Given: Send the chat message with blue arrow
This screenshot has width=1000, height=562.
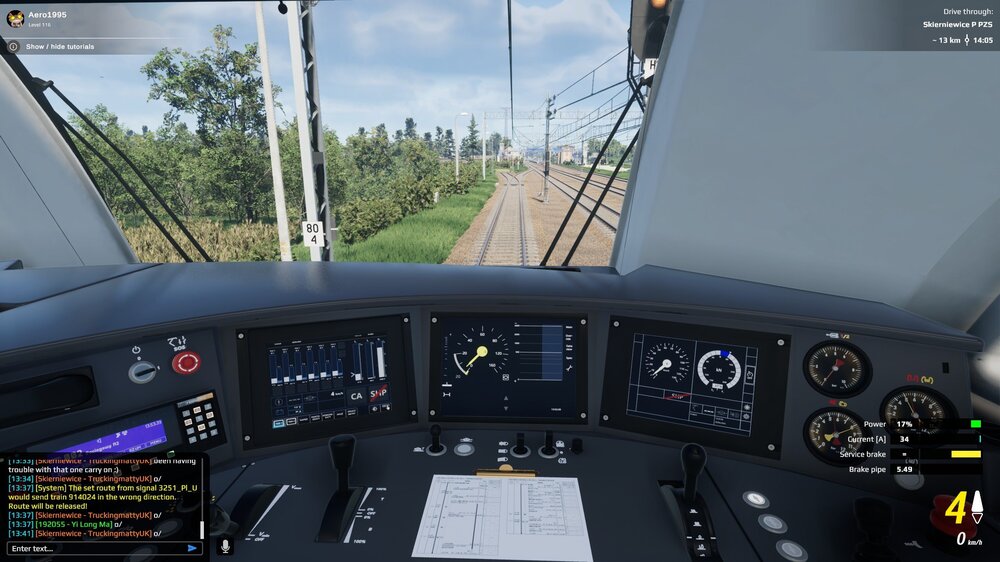Looking at the screenshot, I should 192,548.
